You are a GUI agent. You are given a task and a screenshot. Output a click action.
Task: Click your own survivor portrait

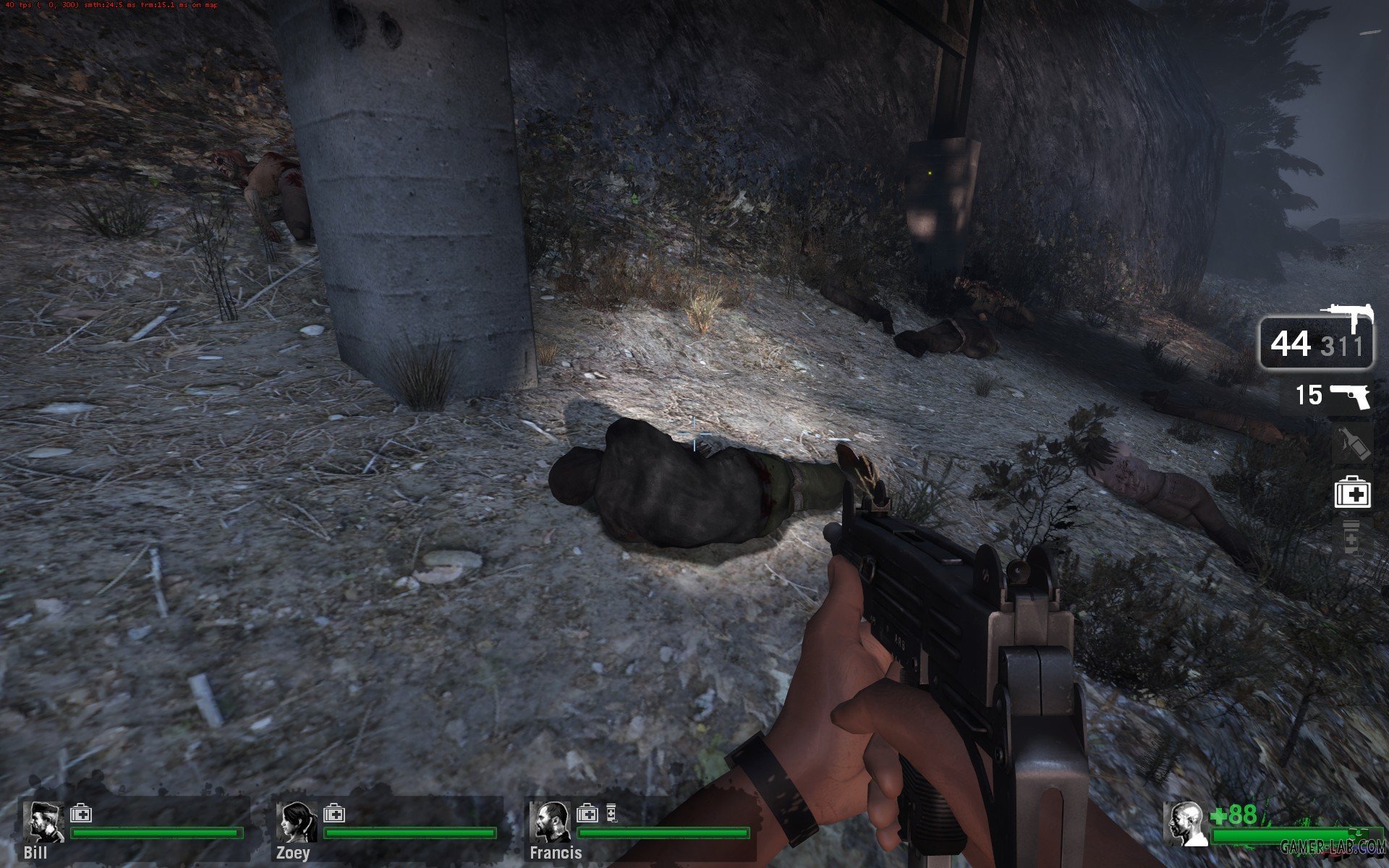[x=1186, y=823]
